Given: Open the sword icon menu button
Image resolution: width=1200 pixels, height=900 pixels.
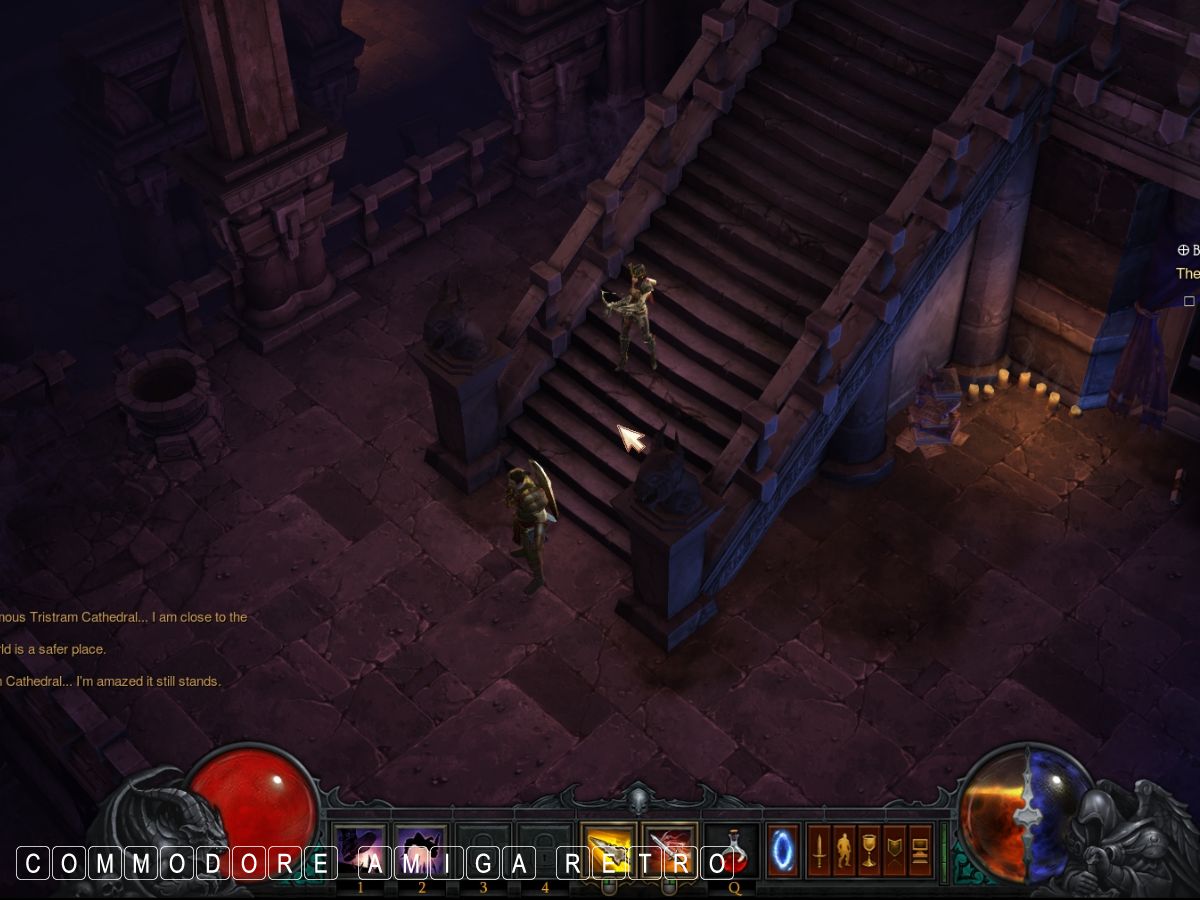Looking at the screenshot, I should (819, 850).
